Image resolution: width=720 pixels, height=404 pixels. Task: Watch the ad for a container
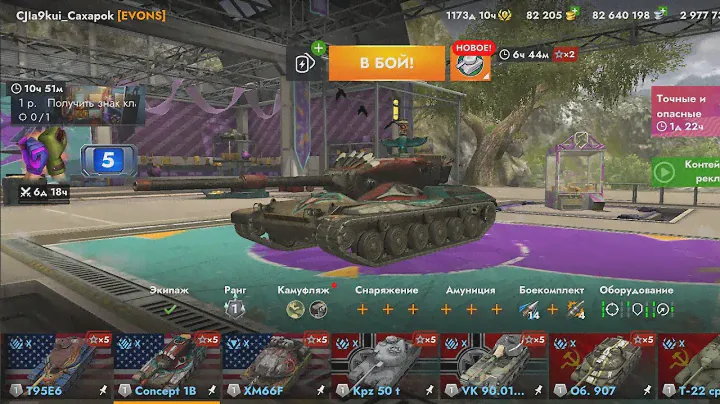(685, 171)
